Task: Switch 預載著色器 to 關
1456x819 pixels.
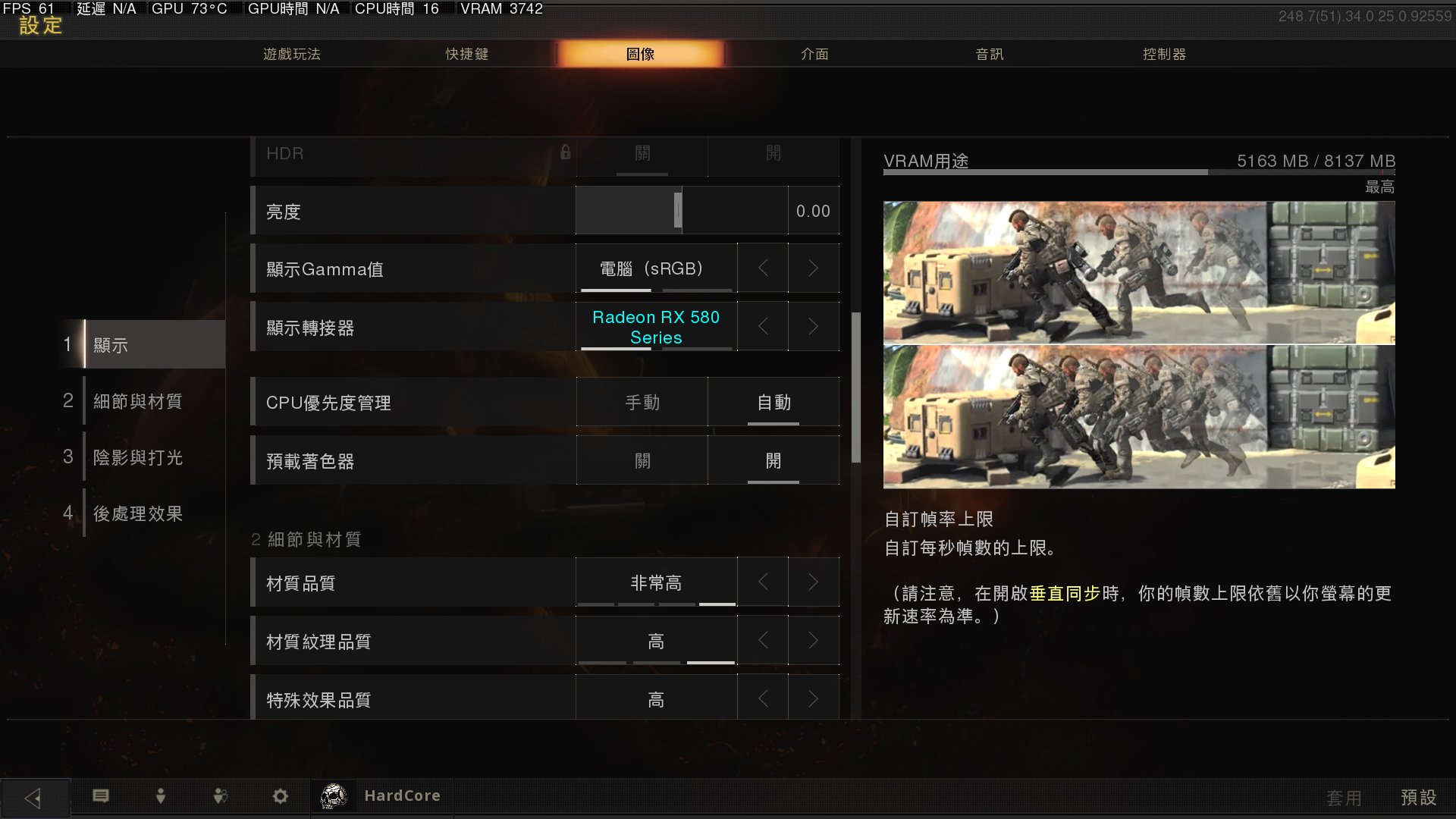Action: [x=642, y=460]
